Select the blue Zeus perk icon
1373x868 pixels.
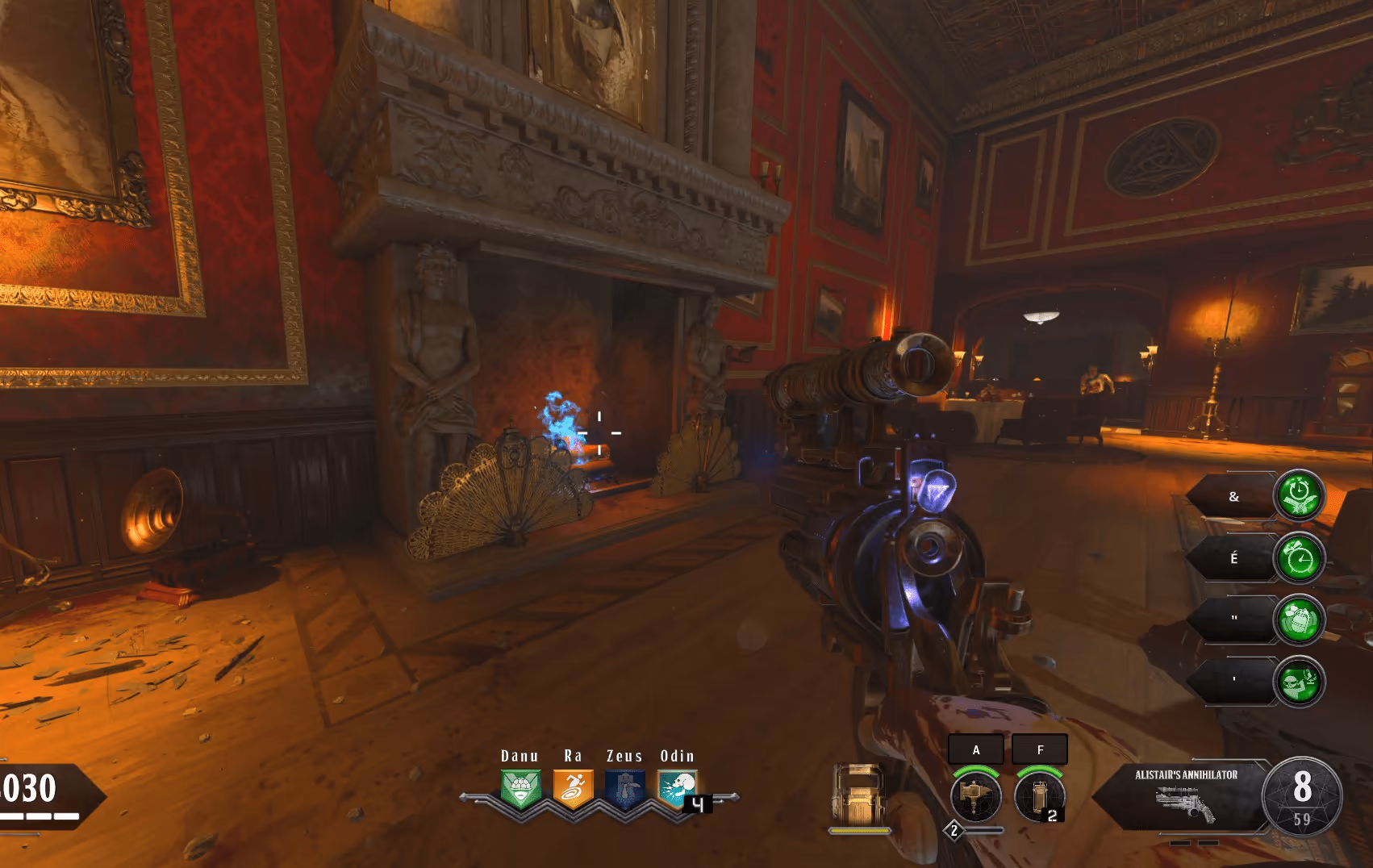tap(625, 789)
